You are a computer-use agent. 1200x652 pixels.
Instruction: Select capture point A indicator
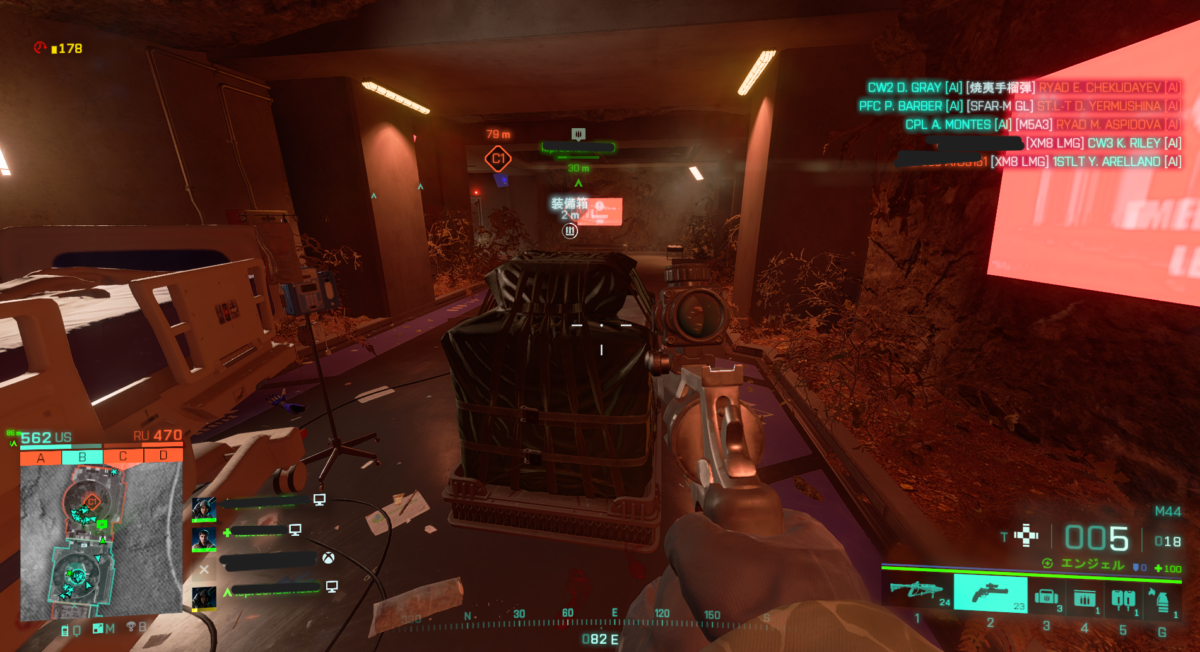point(41,457)
